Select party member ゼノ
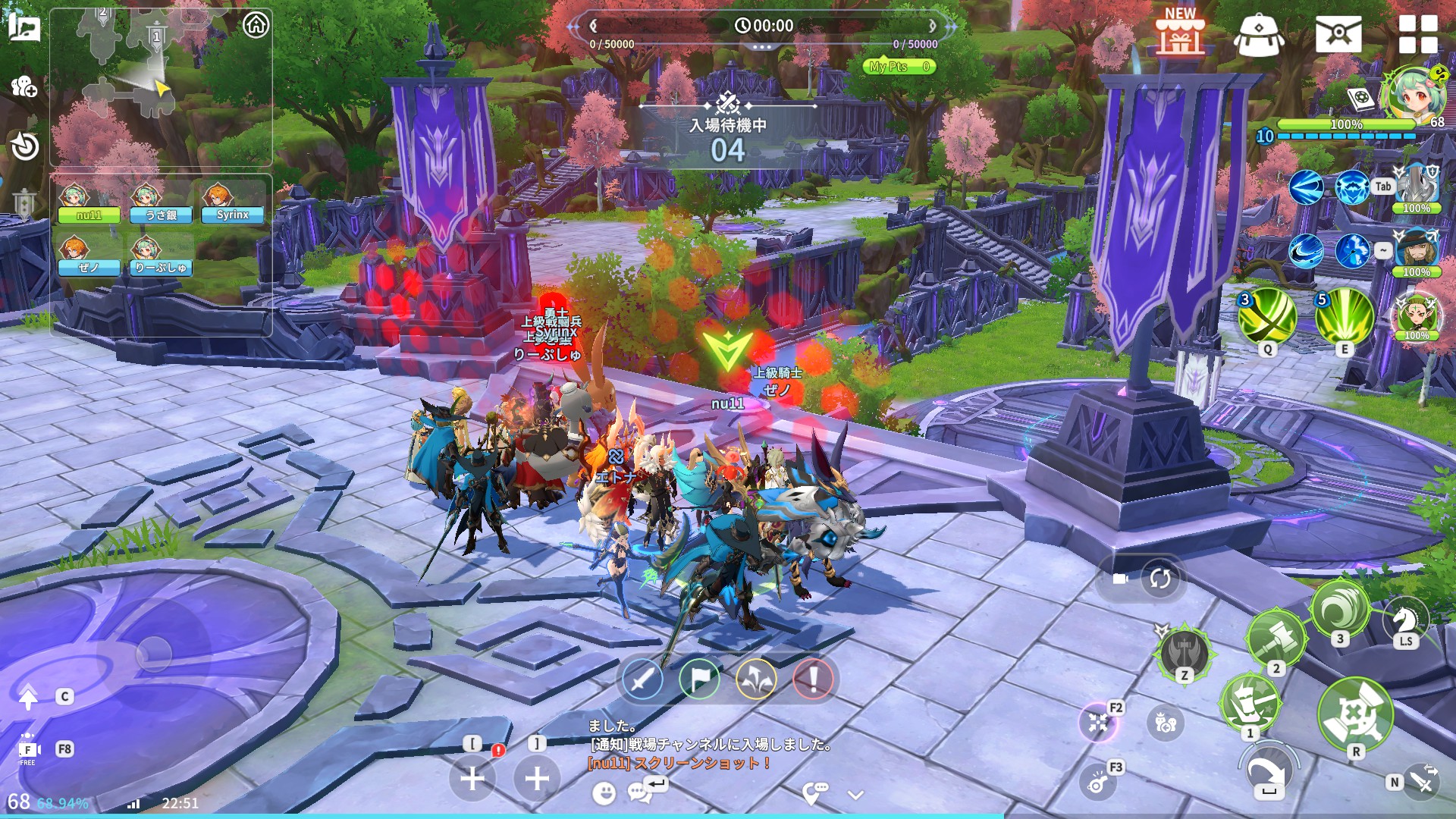 click(89, 257)
